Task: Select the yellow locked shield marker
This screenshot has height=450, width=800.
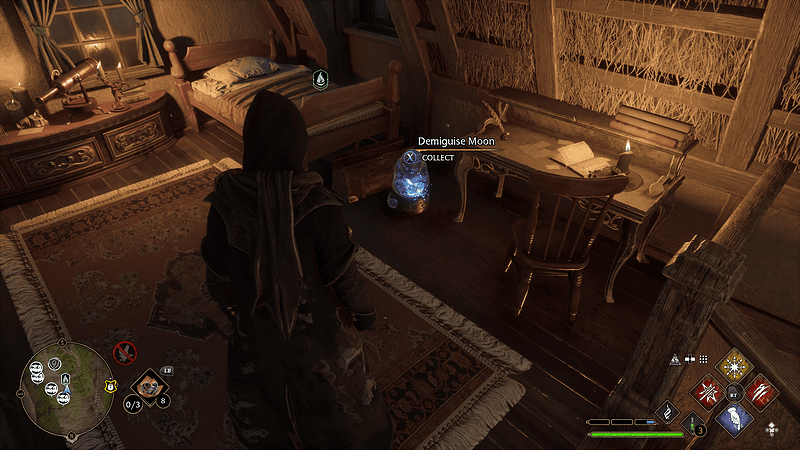Action: click(x=110, y=384)
